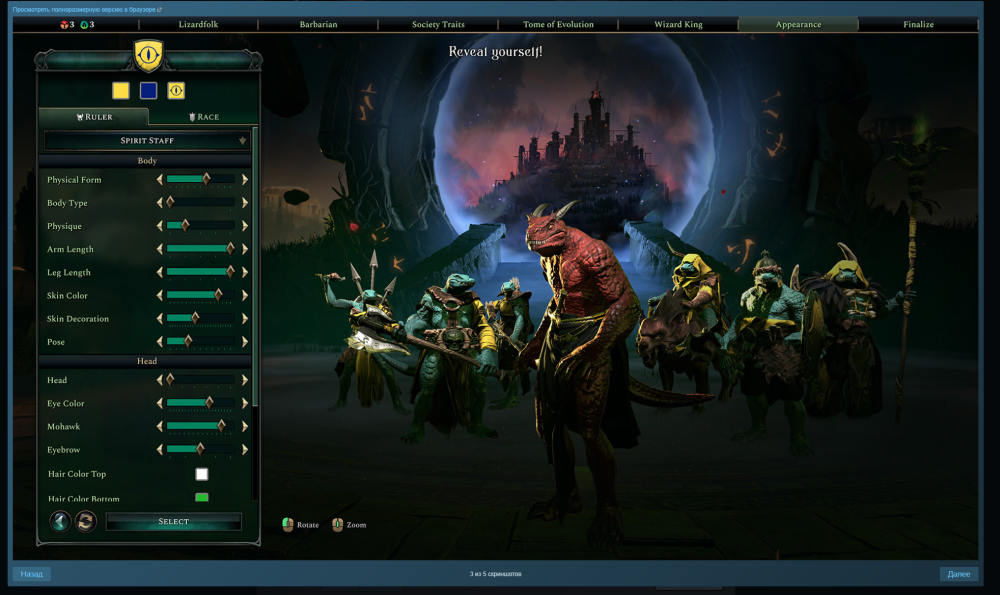Decrease Body Type with left arrow
Screen dimensions: 1000x595
[160, 203]
